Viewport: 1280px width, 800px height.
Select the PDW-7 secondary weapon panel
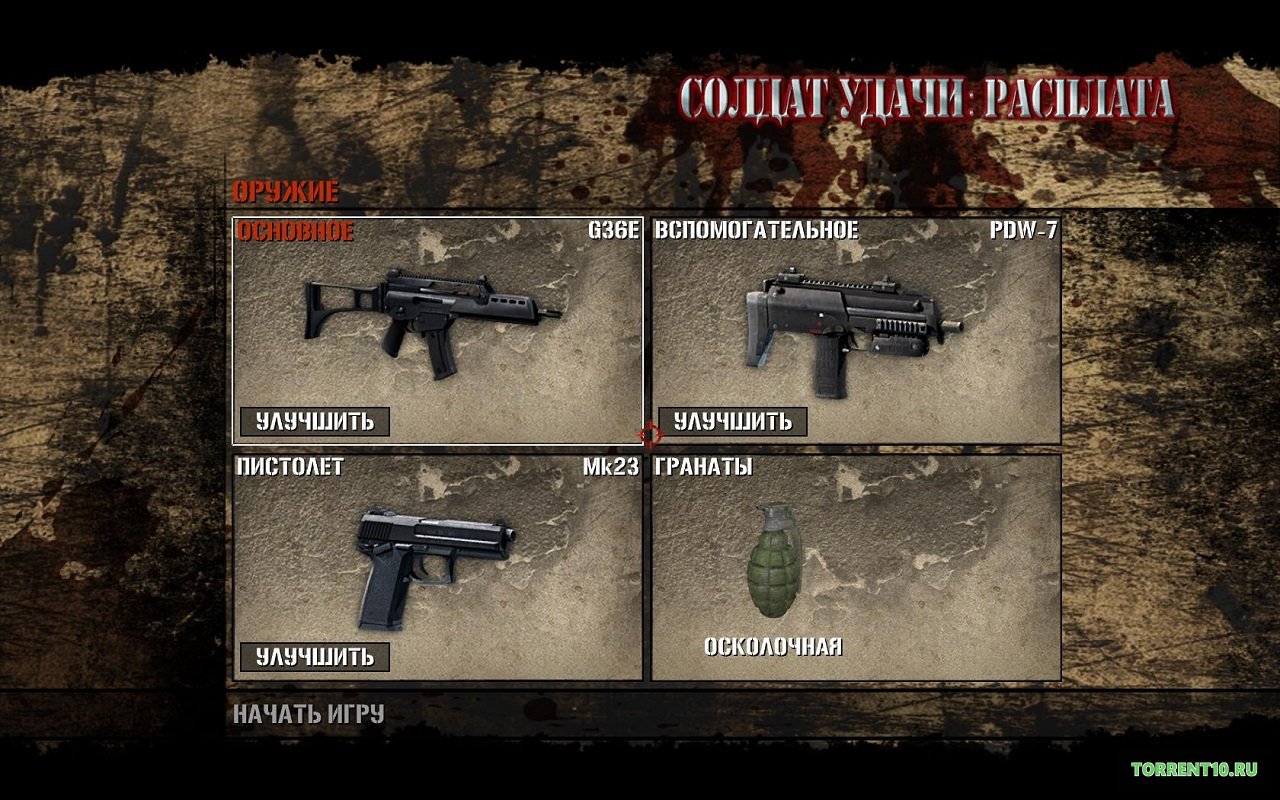855,320
